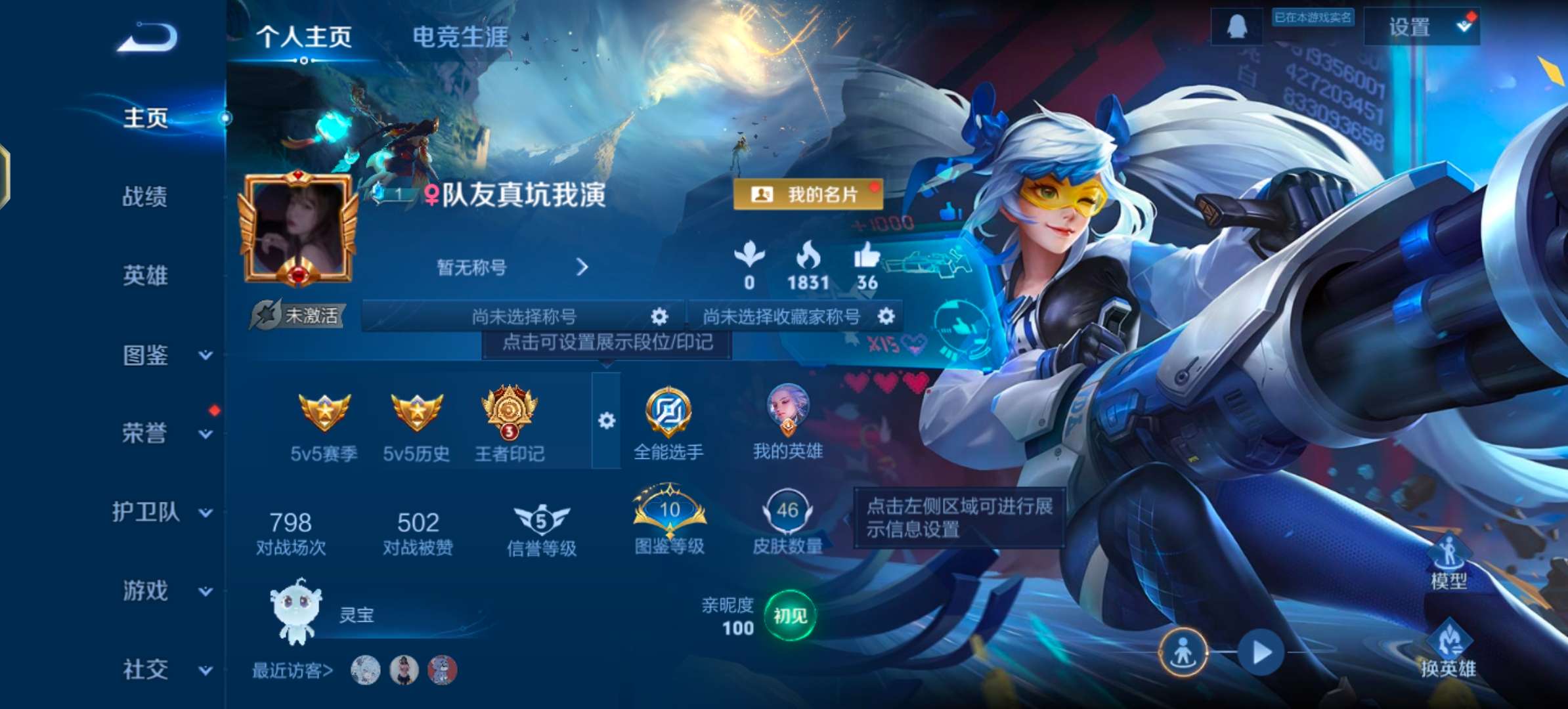Click the 图鉴等级 10 emblem
Viewport: 1568px width, 709px height.
[x=668, y=514]
